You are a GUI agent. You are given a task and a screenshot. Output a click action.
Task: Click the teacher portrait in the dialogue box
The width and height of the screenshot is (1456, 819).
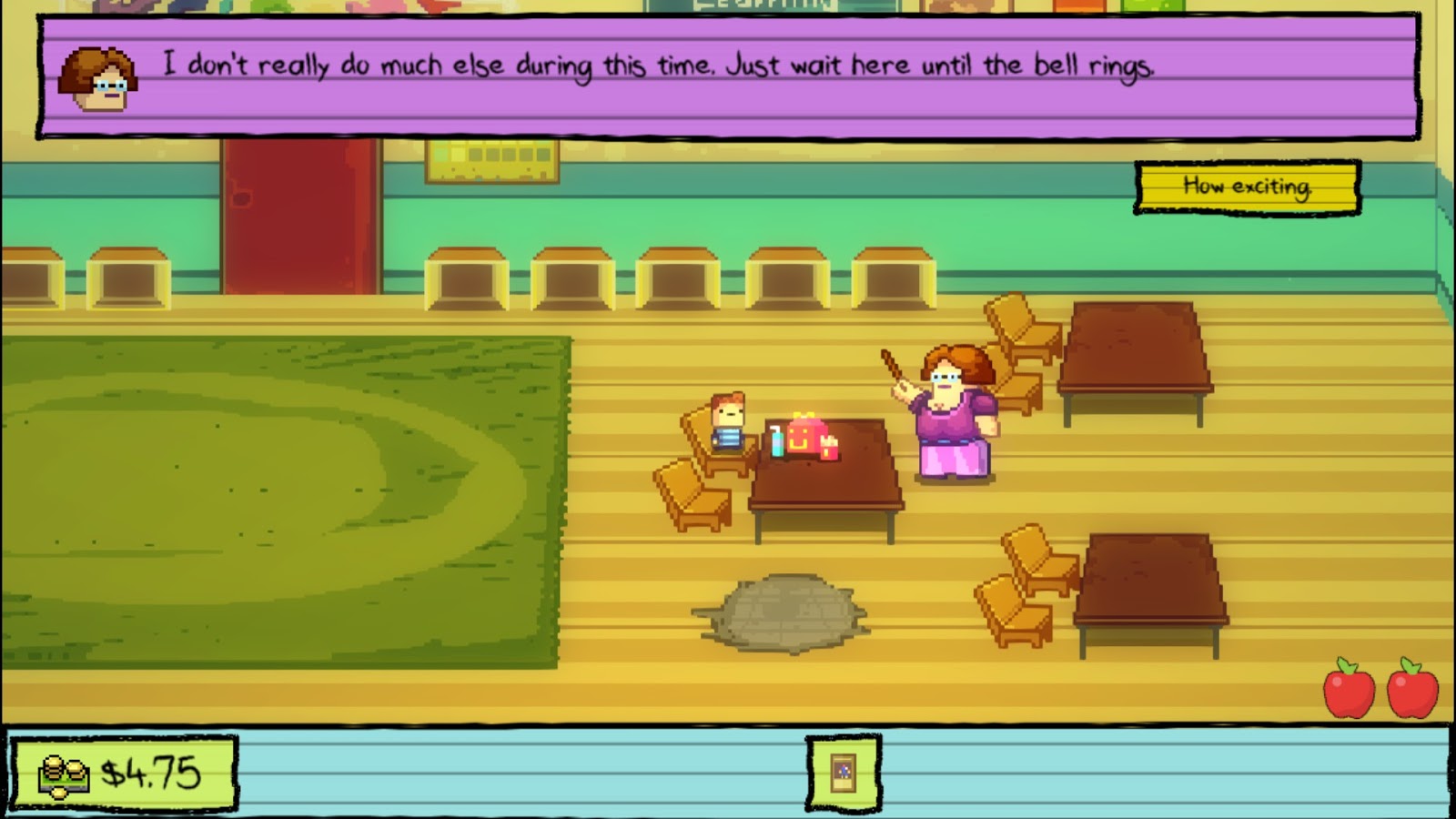point(96,77)
